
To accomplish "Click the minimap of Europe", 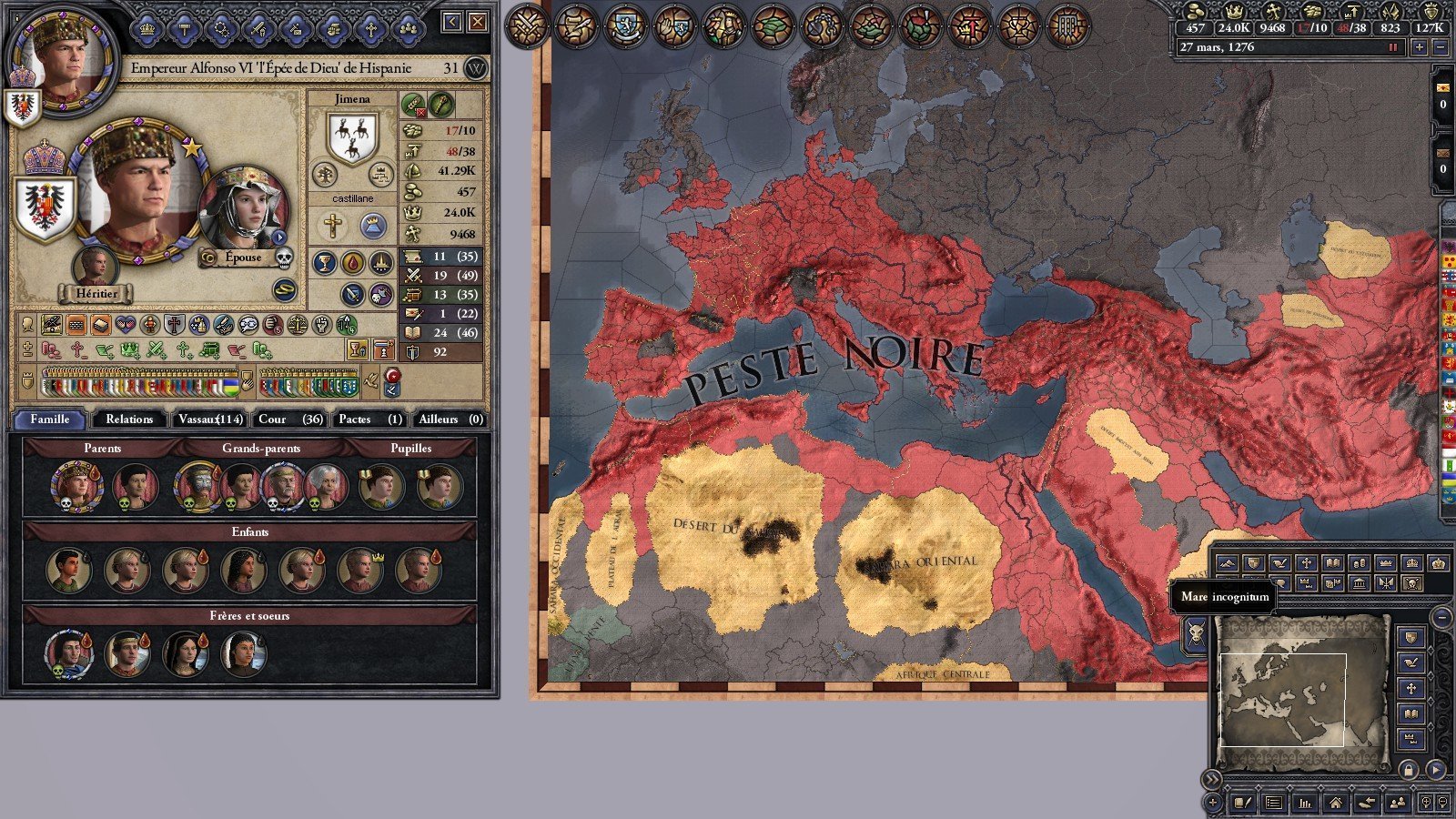I will click(x=1301, y=692).
